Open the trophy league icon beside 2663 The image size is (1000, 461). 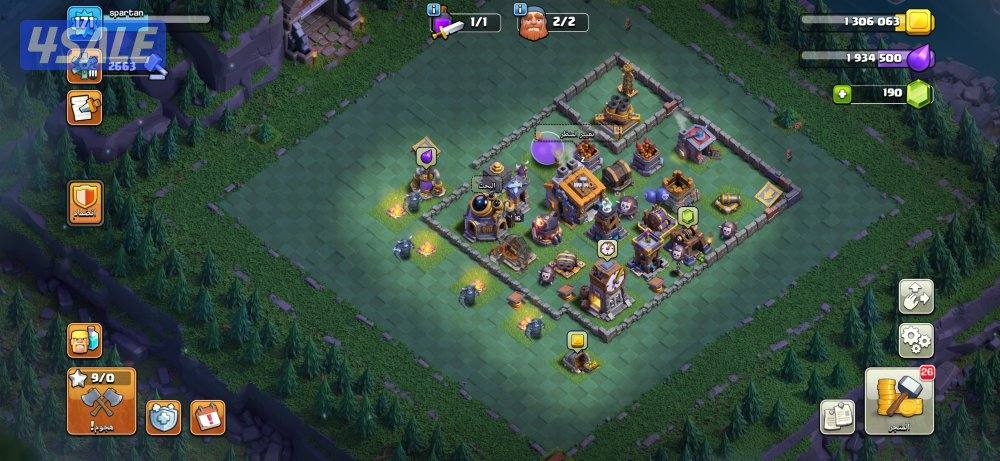click(x=84, y=66)
